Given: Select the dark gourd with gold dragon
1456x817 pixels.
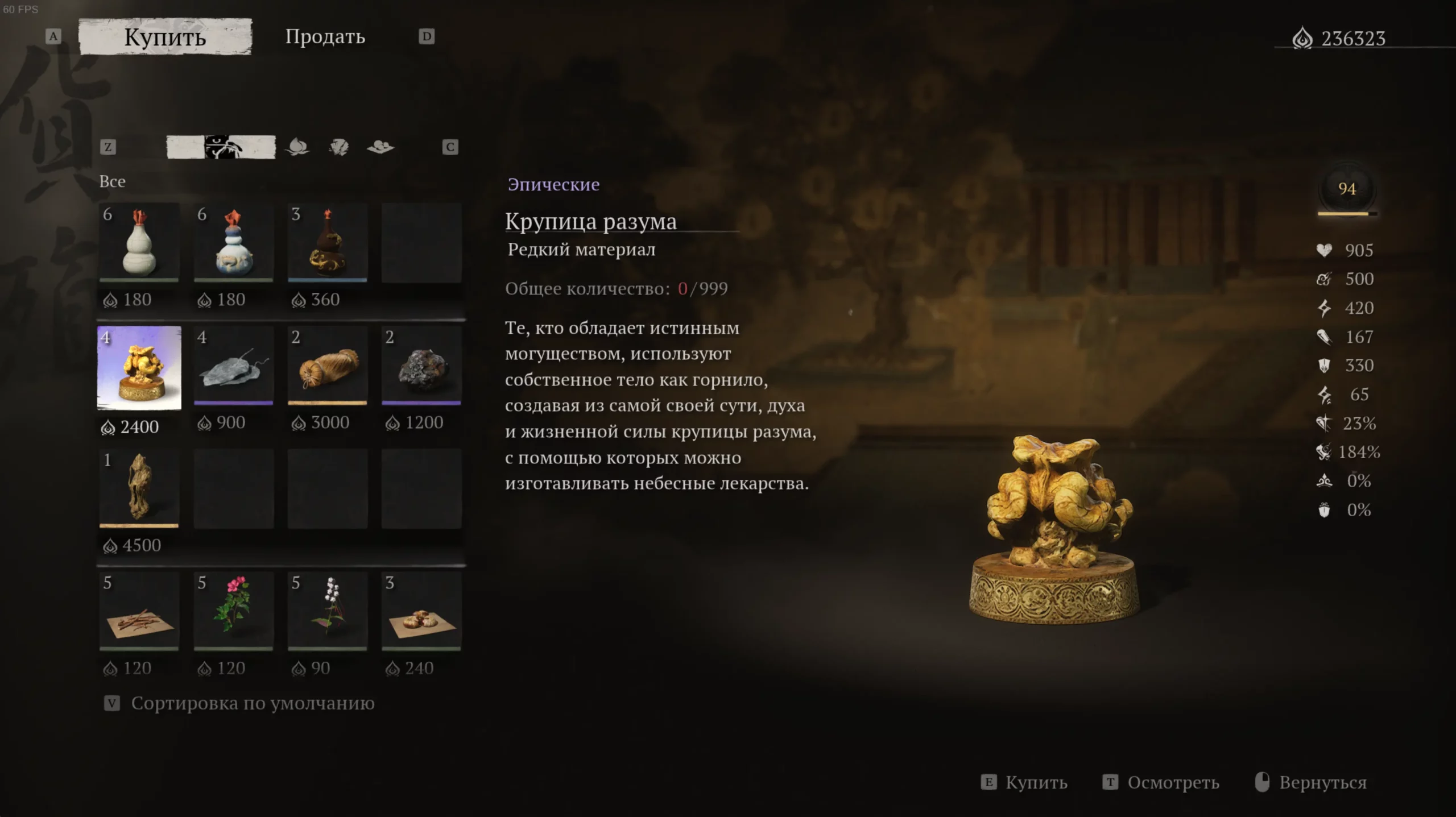Looking at the screenshot, I should tap(328, 243).
